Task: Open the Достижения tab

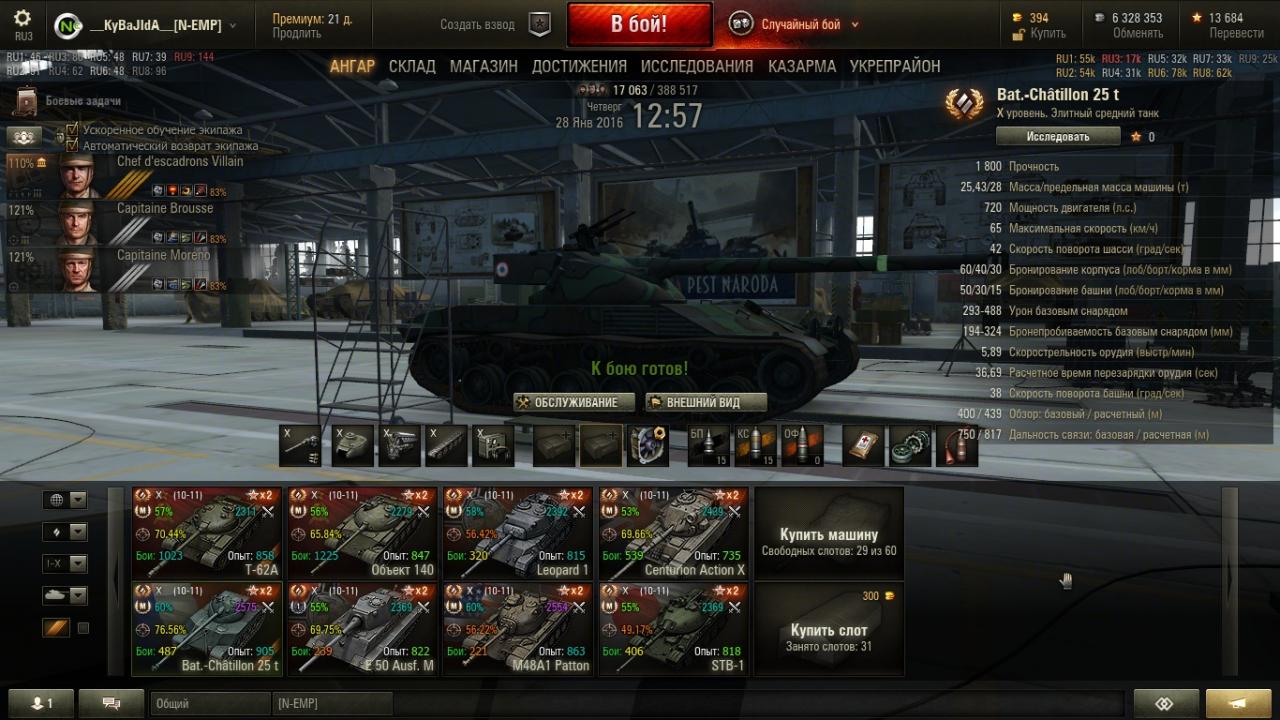Action: point(579,66)
